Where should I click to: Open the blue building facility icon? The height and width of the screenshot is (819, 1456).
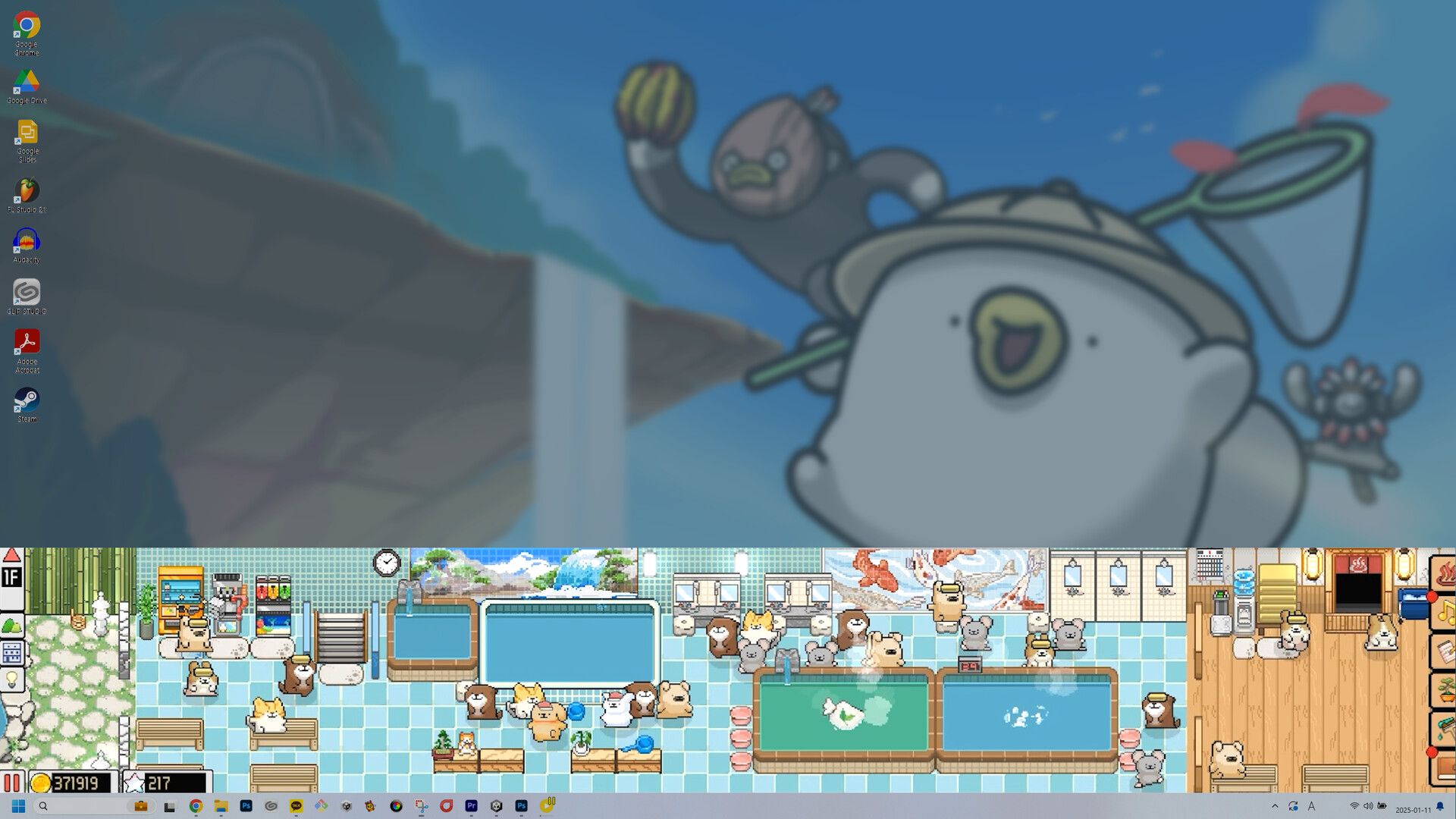(11, 651)
